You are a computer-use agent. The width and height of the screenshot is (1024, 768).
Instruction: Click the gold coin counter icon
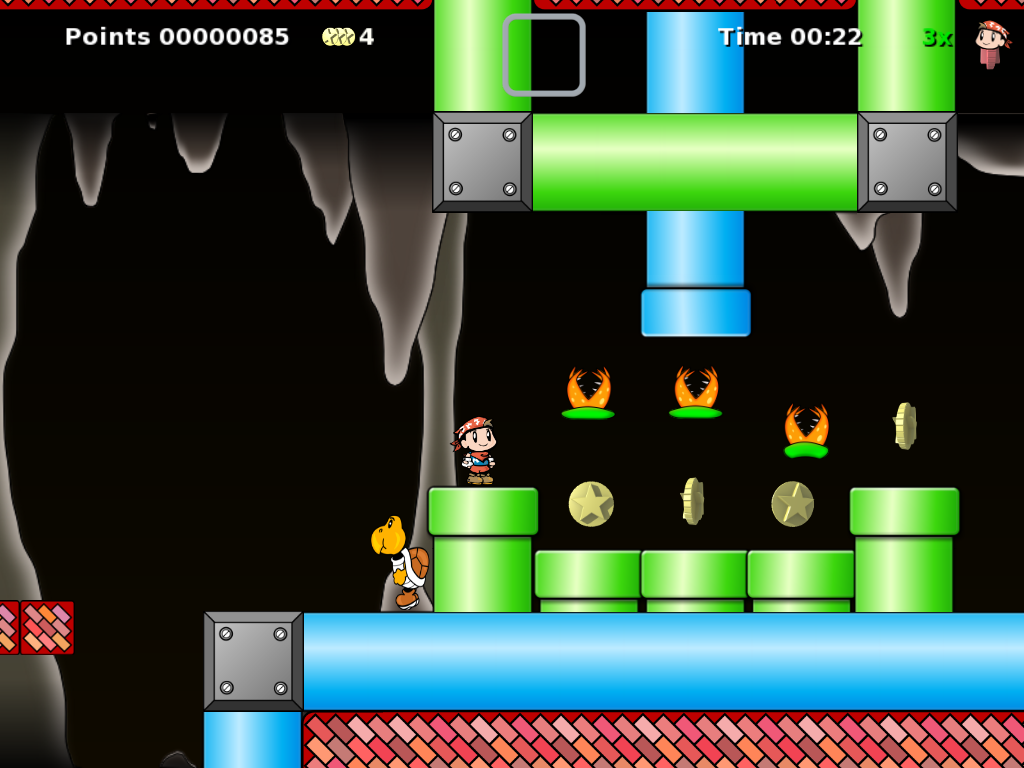coord(338,37)
